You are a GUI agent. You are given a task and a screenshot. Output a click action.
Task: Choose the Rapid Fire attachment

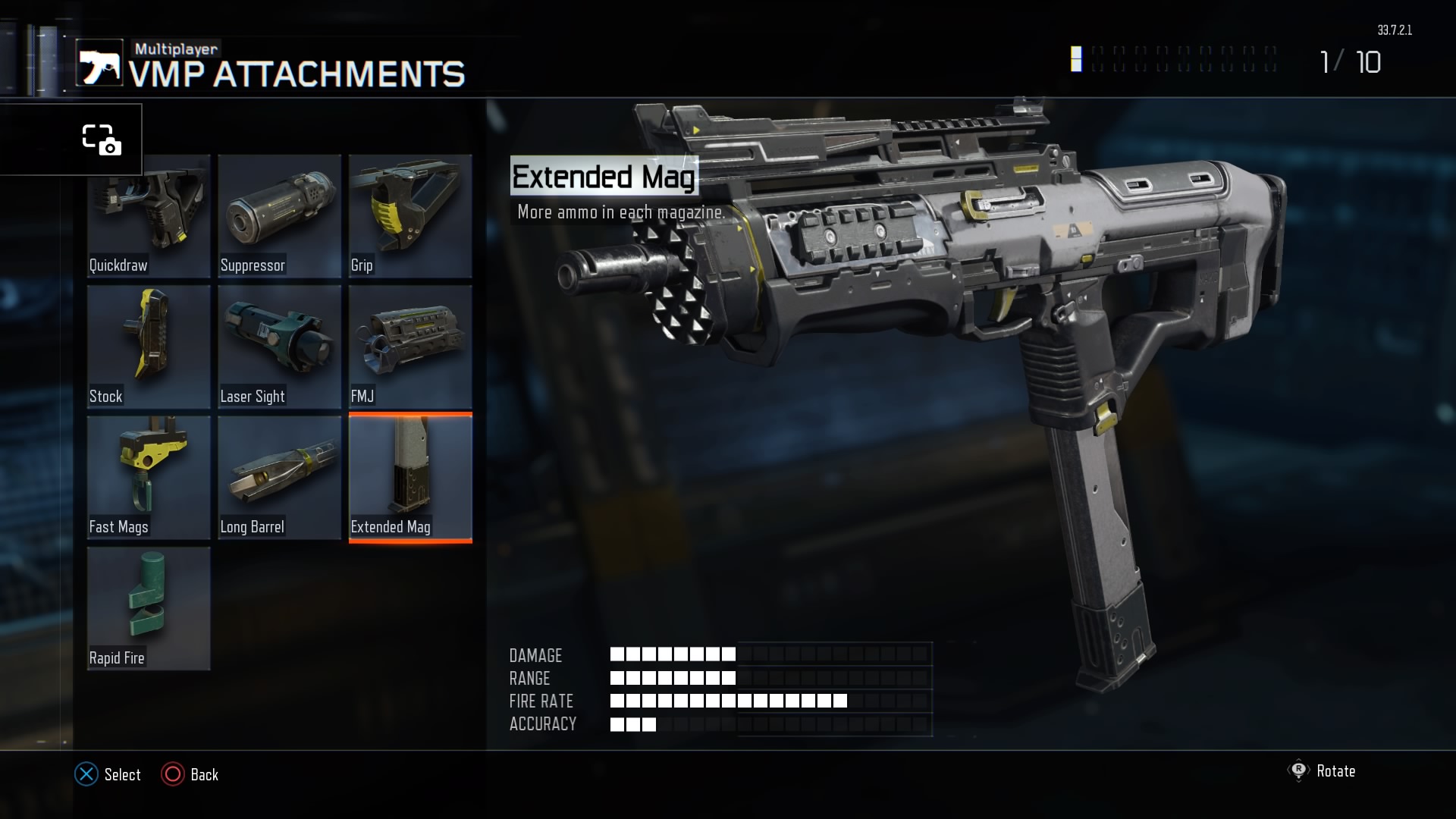point(149,608)
